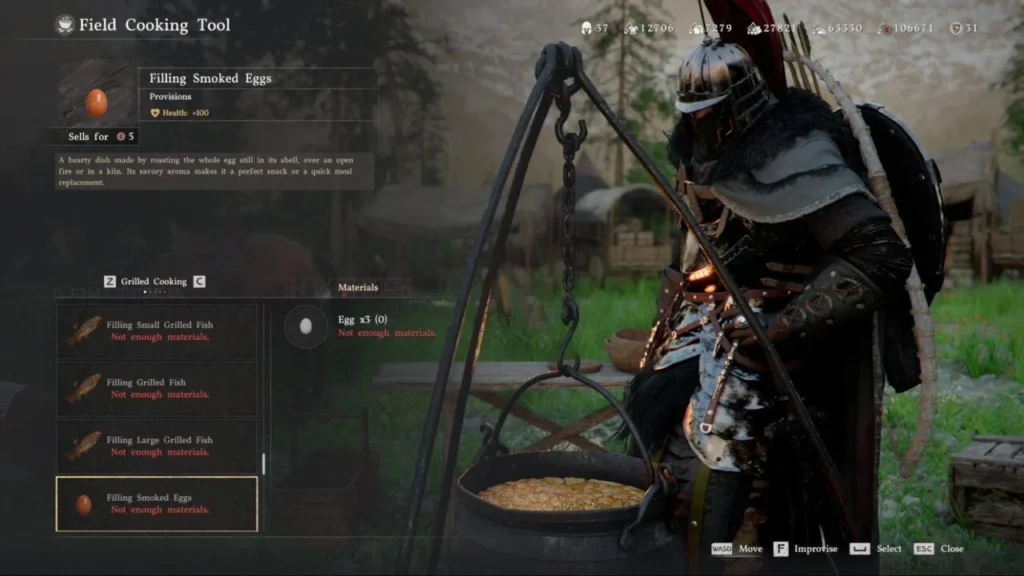Click the Improvise button
Image resolution: width=1024 pixels, height=576 pixels.
click(808, 549)
